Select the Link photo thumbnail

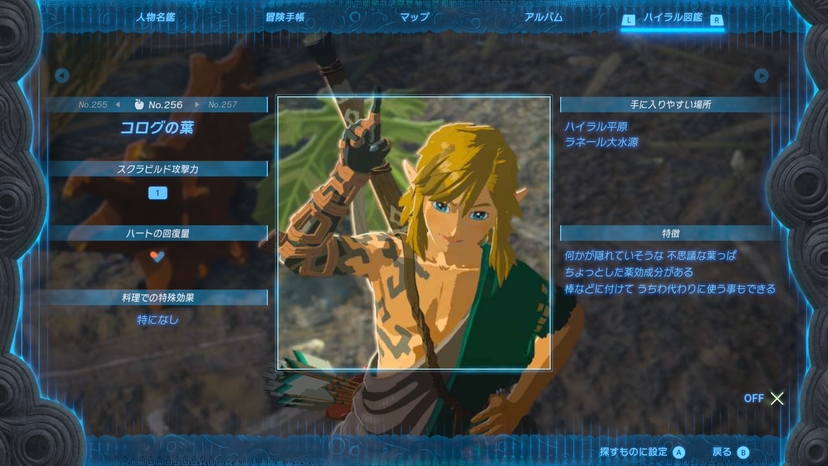[414, 233]
